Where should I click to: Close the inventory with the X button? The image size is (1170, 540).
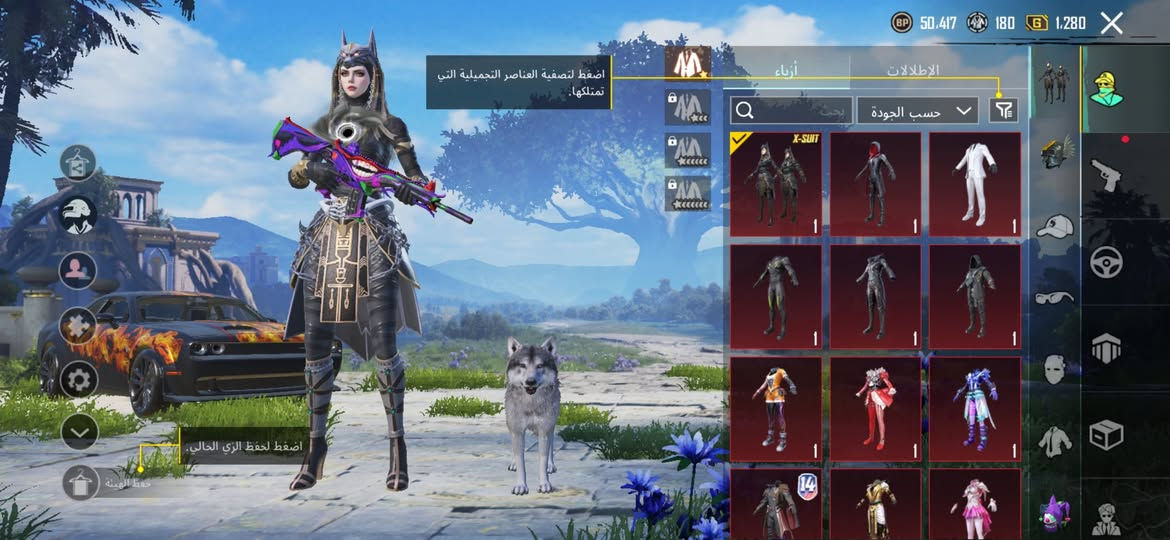1111,23
